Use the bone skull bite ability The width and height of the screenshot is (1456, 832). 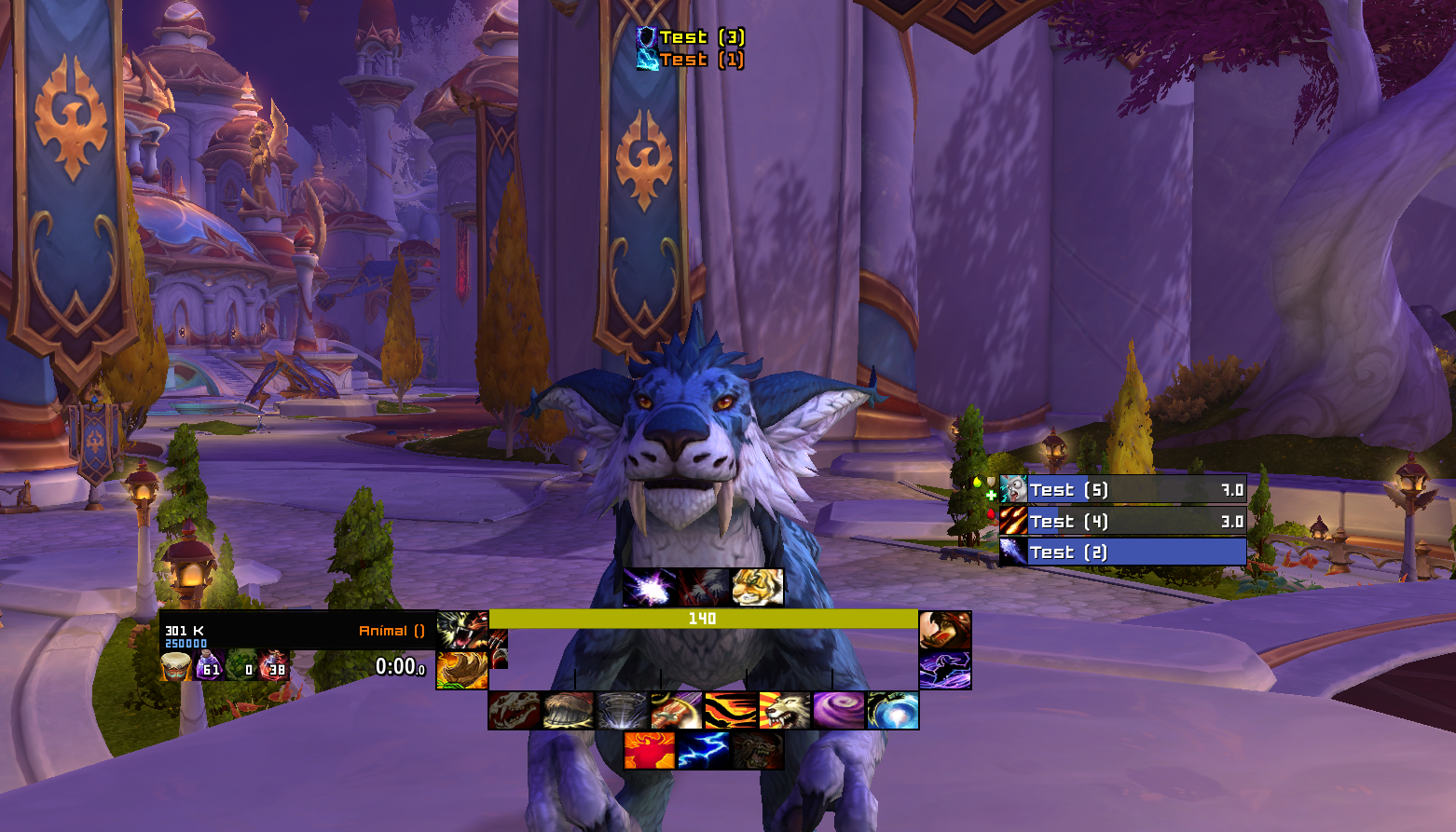(515, 711)
